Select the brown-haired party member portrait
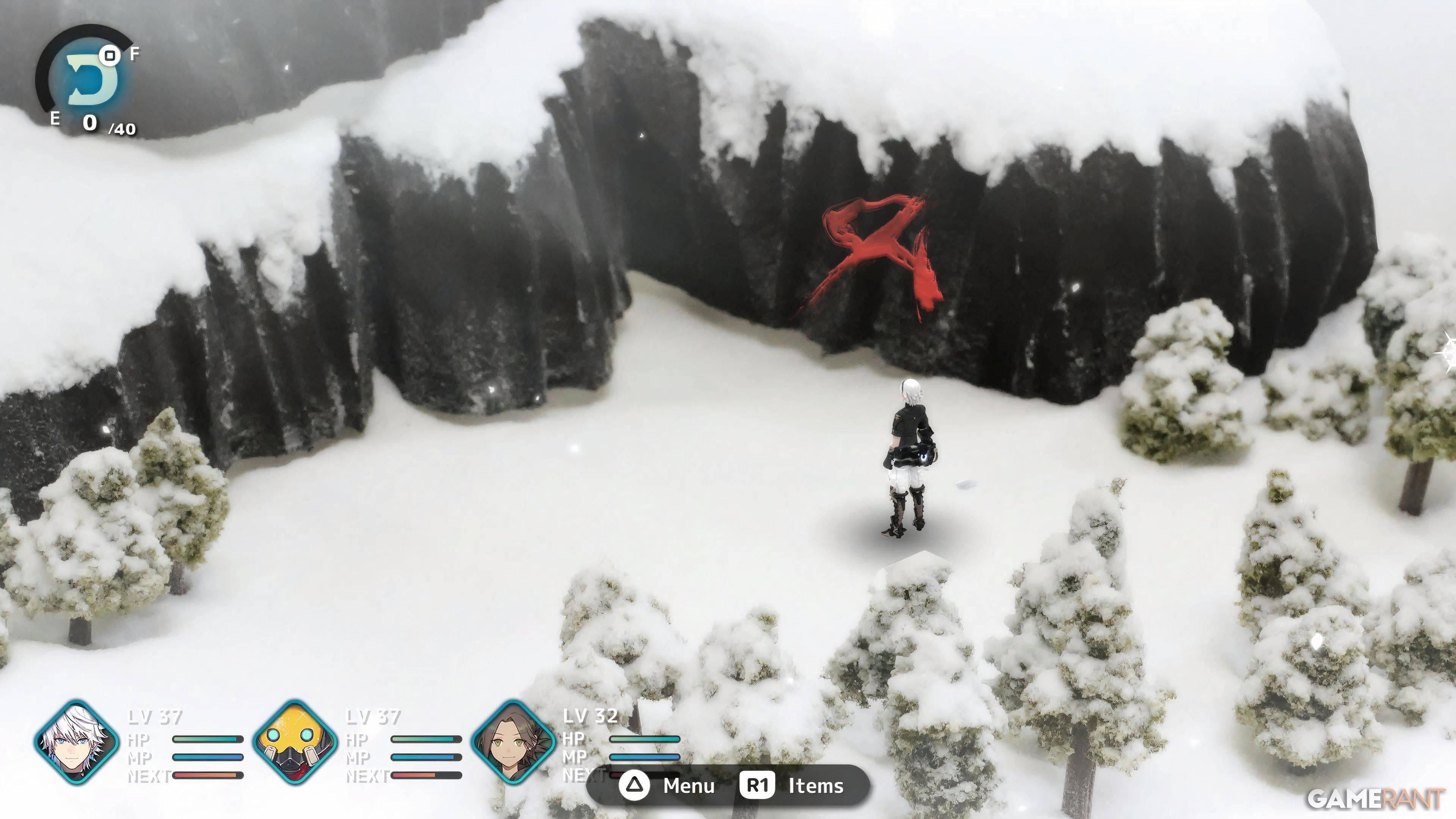This screenshot has width=1456, height=819. click(x=513, y=742)
